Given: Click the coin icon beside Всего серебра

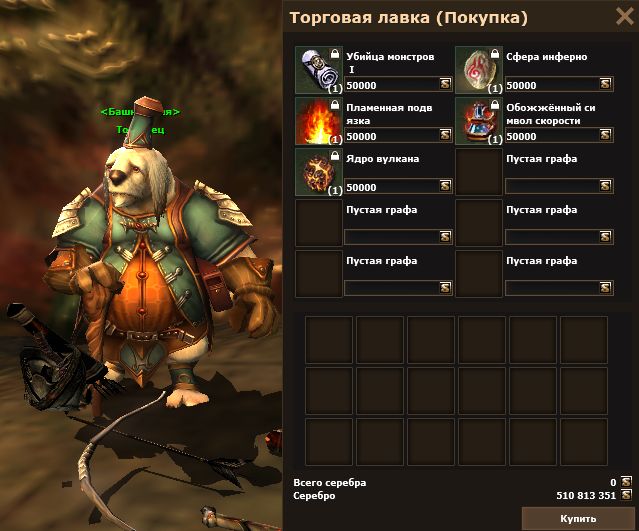Looking at the screenshot, I should pos(627,482).
